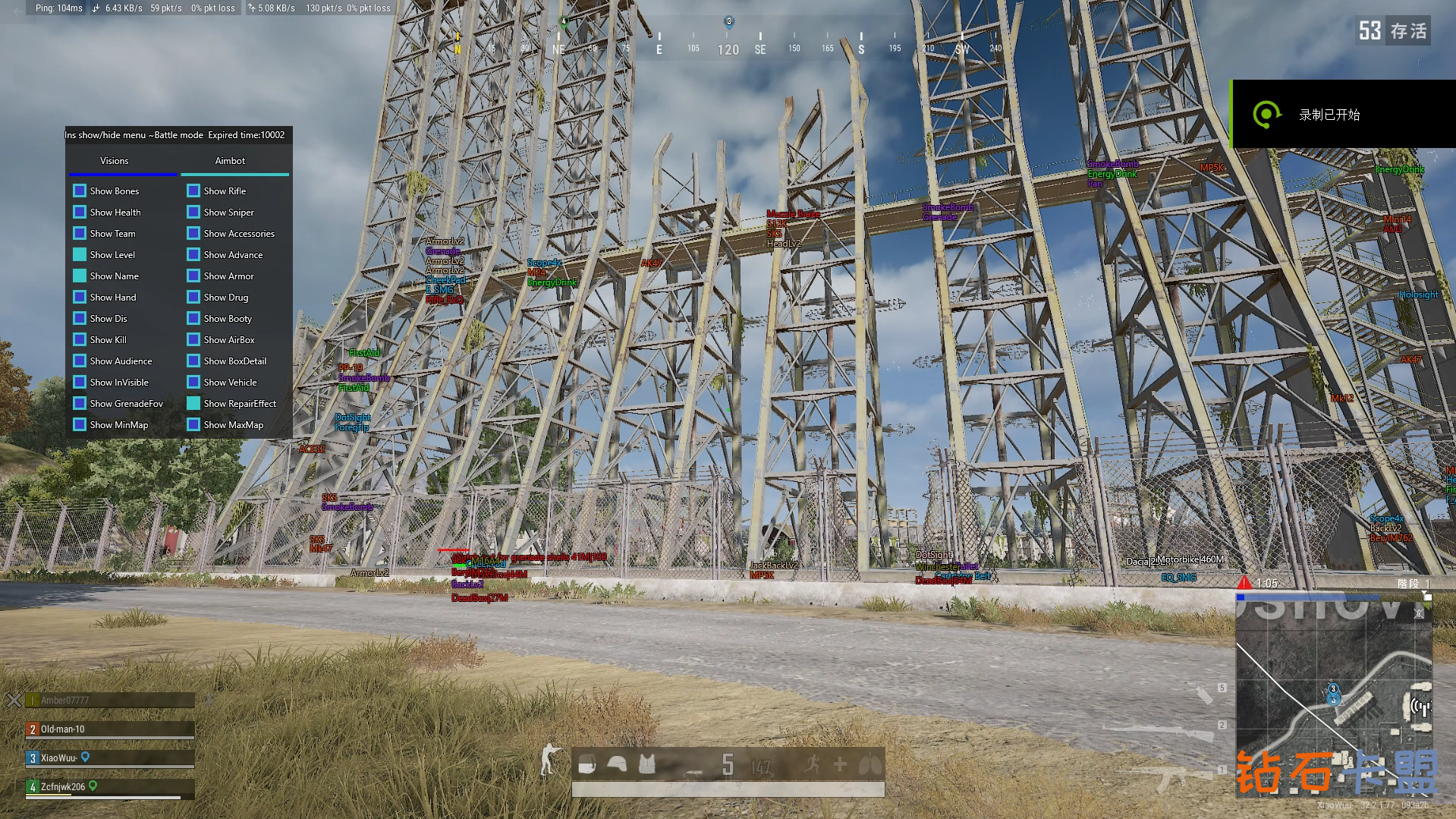Tick the Show Rifle checkbox
This screenshot has width=1456, height=819.
[x=193, y=191]
